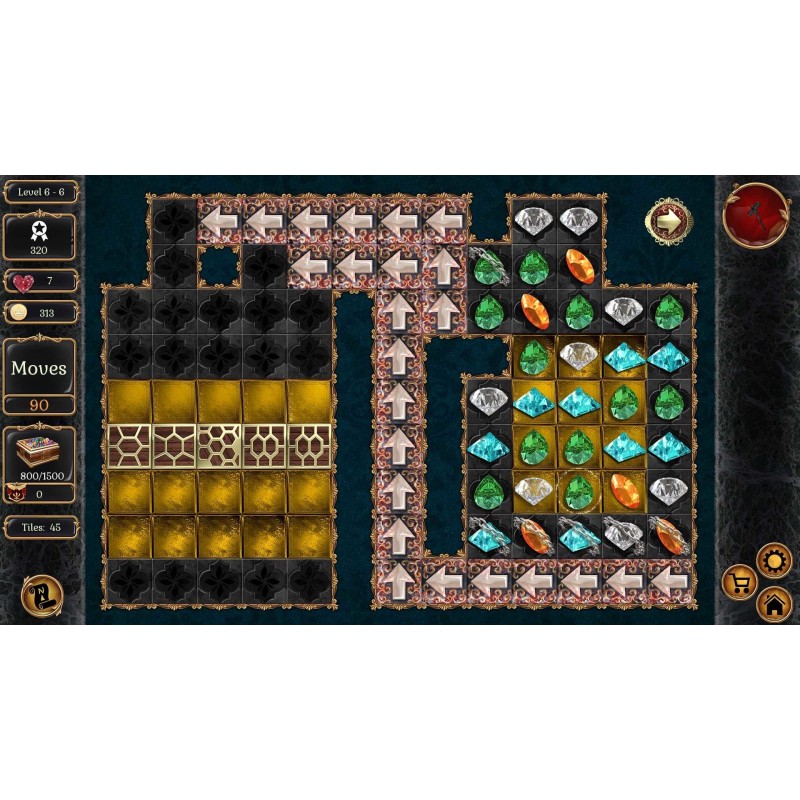Click the gold right-arrow button
The width and height of the screenshot is (800, 800).
click(665, 222)
